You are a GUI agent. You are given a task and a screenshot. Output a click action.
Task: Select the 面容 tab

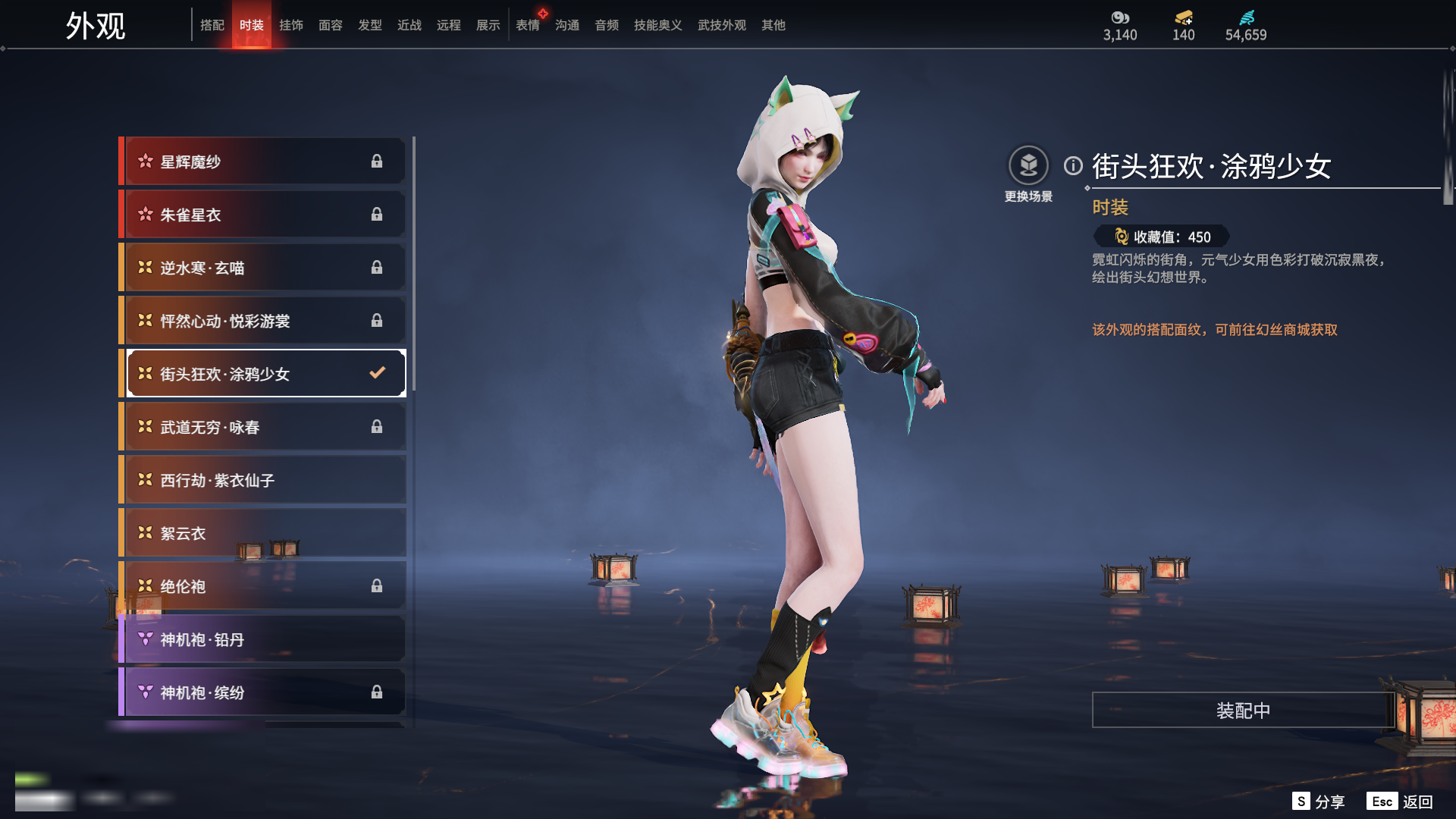[x=331, y=25]
